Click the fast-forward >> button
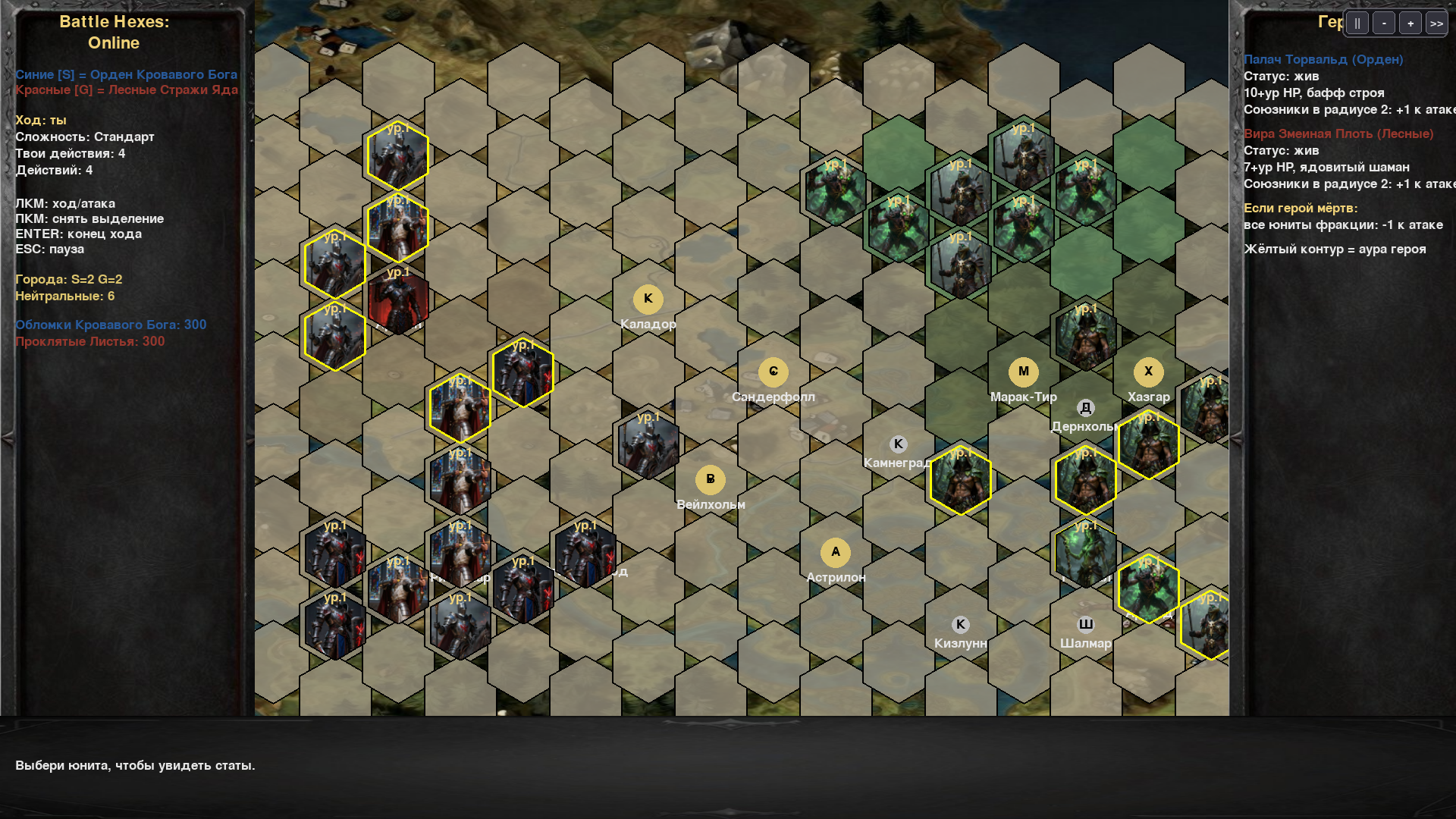Screen dimensions: 1456x819 pyautogui.click(x=1436, y=24)
